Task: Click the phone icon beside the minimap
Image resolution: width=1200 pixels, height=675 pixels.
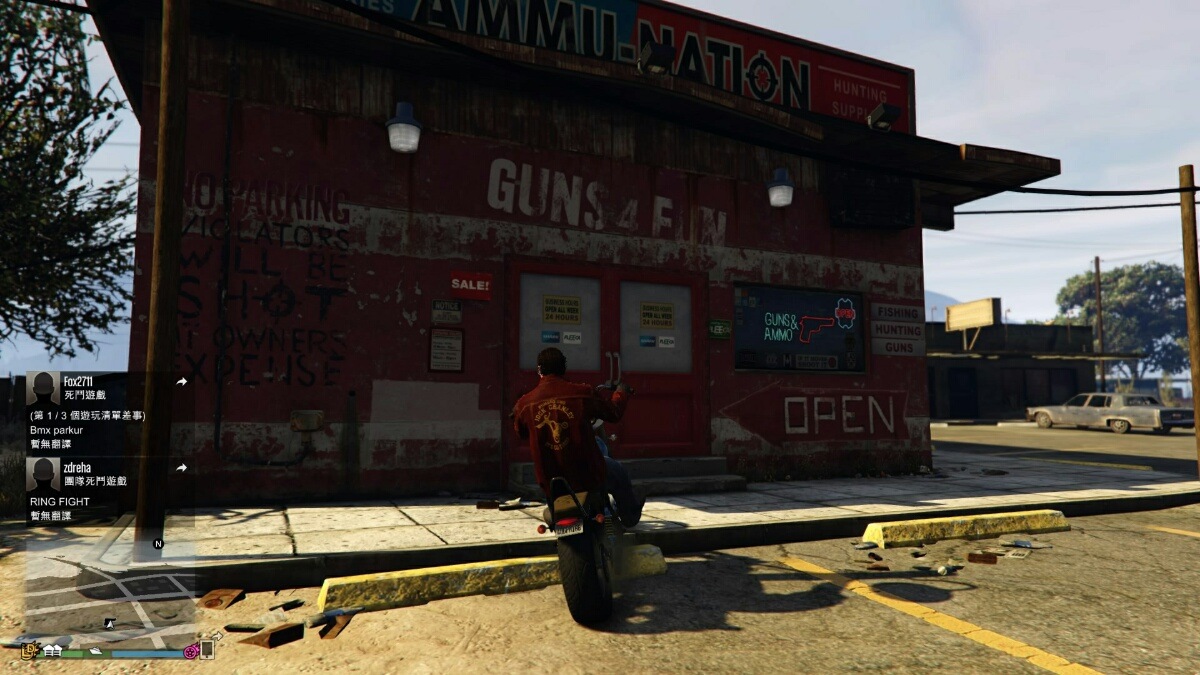Action: coord(207,650)
